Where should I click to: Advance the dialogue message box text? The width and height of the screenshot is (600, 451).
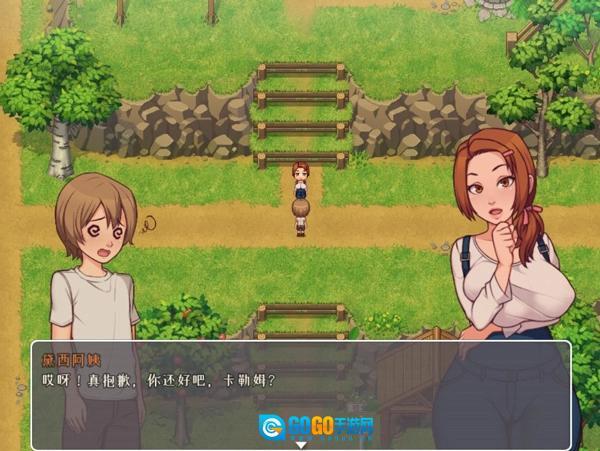(300, 393)
